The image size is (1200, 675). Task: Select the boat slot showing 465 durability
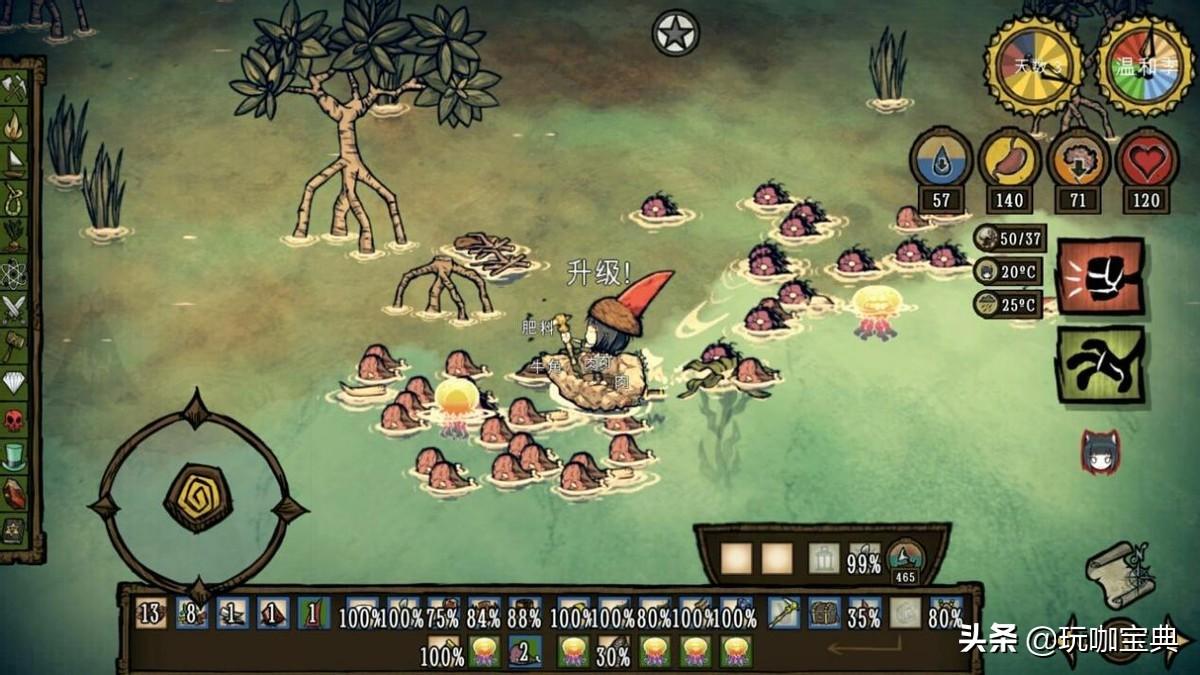pos(905,562)
